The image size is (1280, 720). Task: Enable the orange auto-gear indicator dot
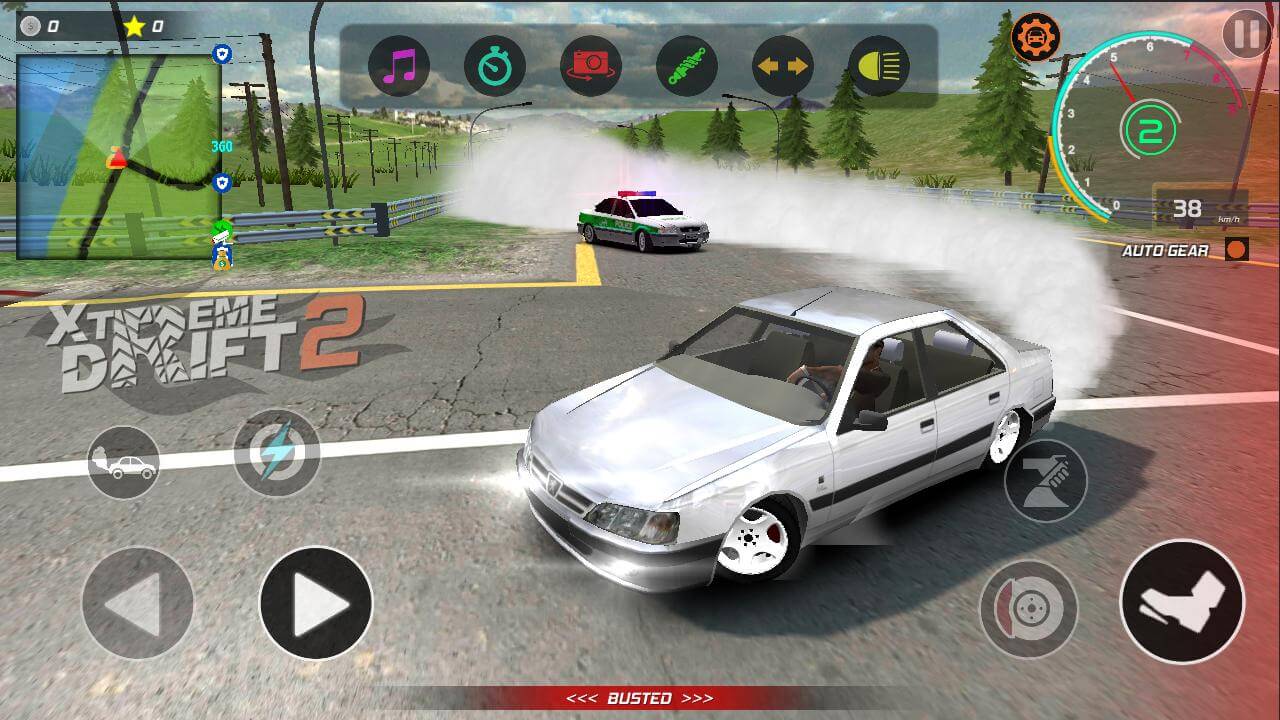point(1238,248)
